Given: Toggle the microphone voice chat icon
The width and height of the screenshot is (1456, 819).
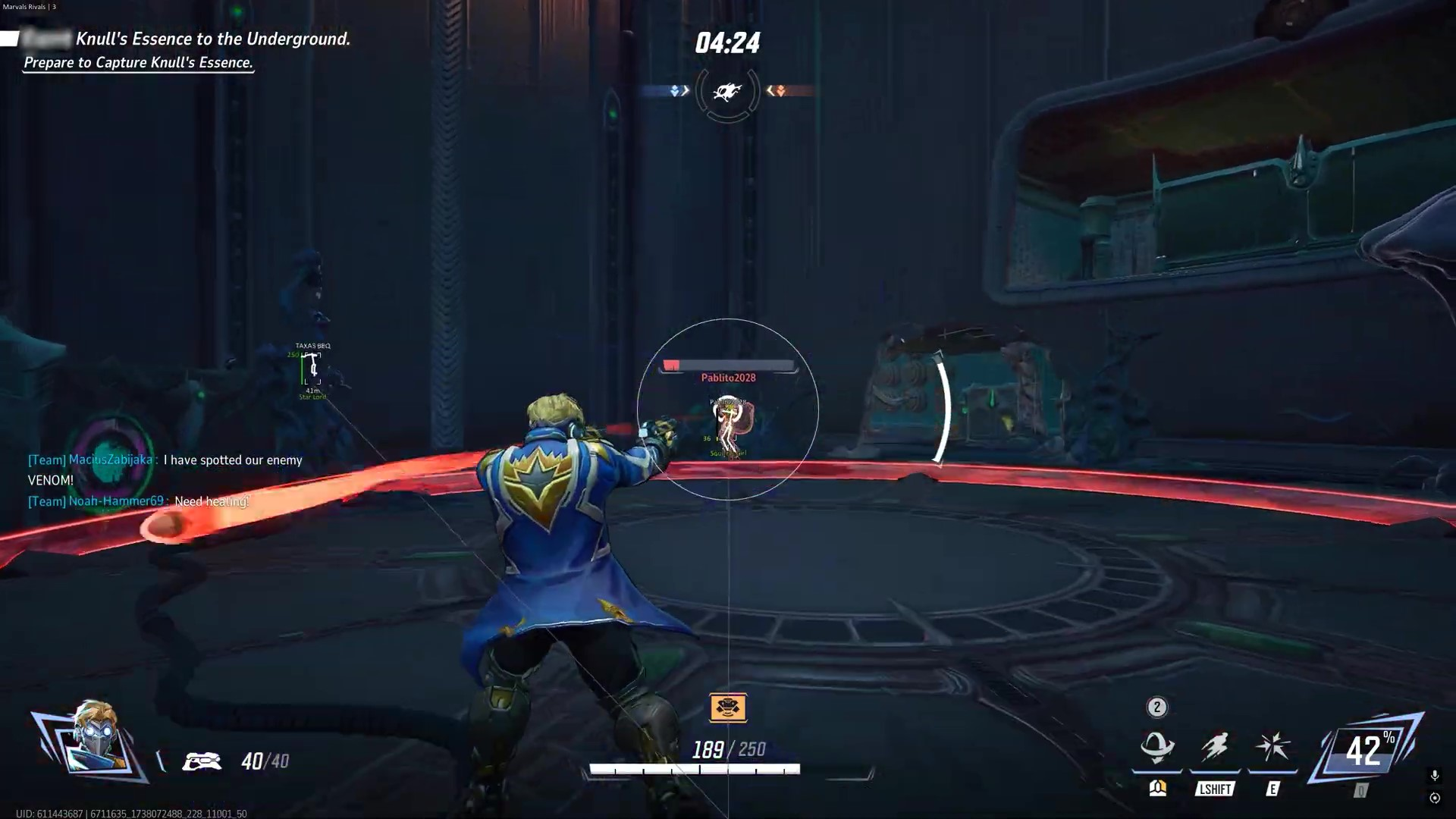Looking at the screenshot, I should [x=1434, y=775].
